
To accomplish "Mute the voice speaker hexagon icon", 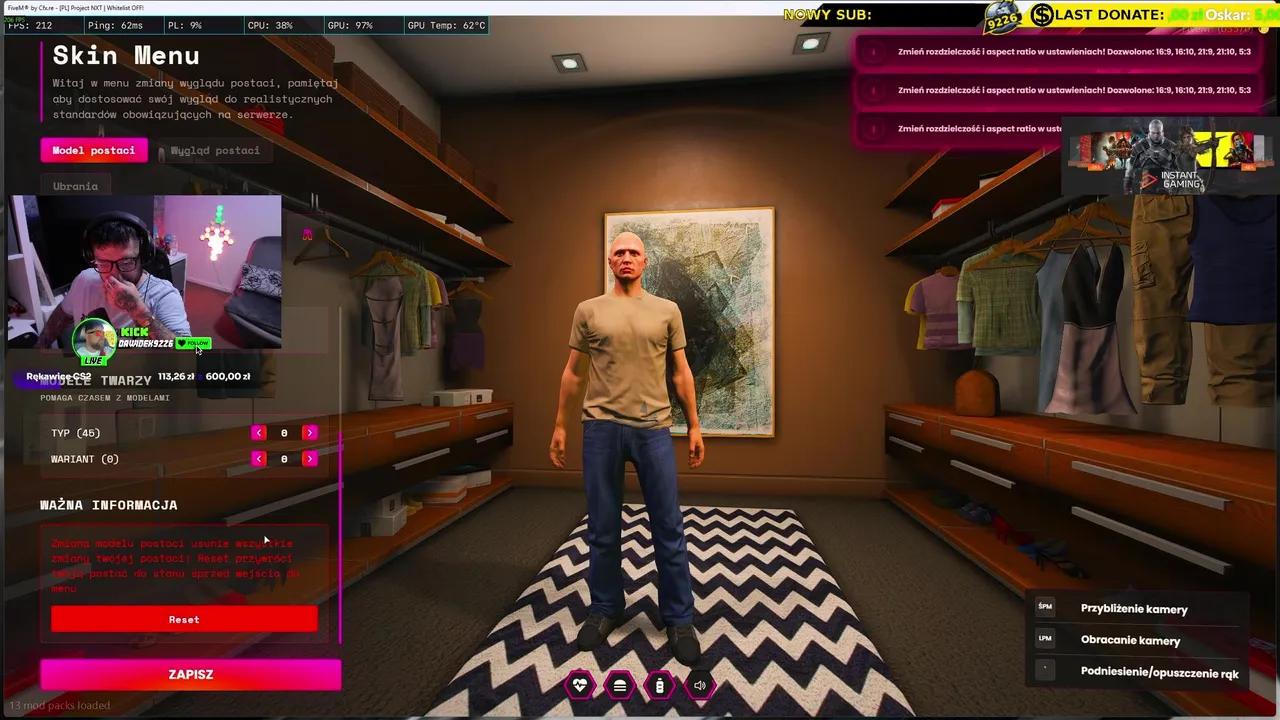I will [x=700, y=685].
